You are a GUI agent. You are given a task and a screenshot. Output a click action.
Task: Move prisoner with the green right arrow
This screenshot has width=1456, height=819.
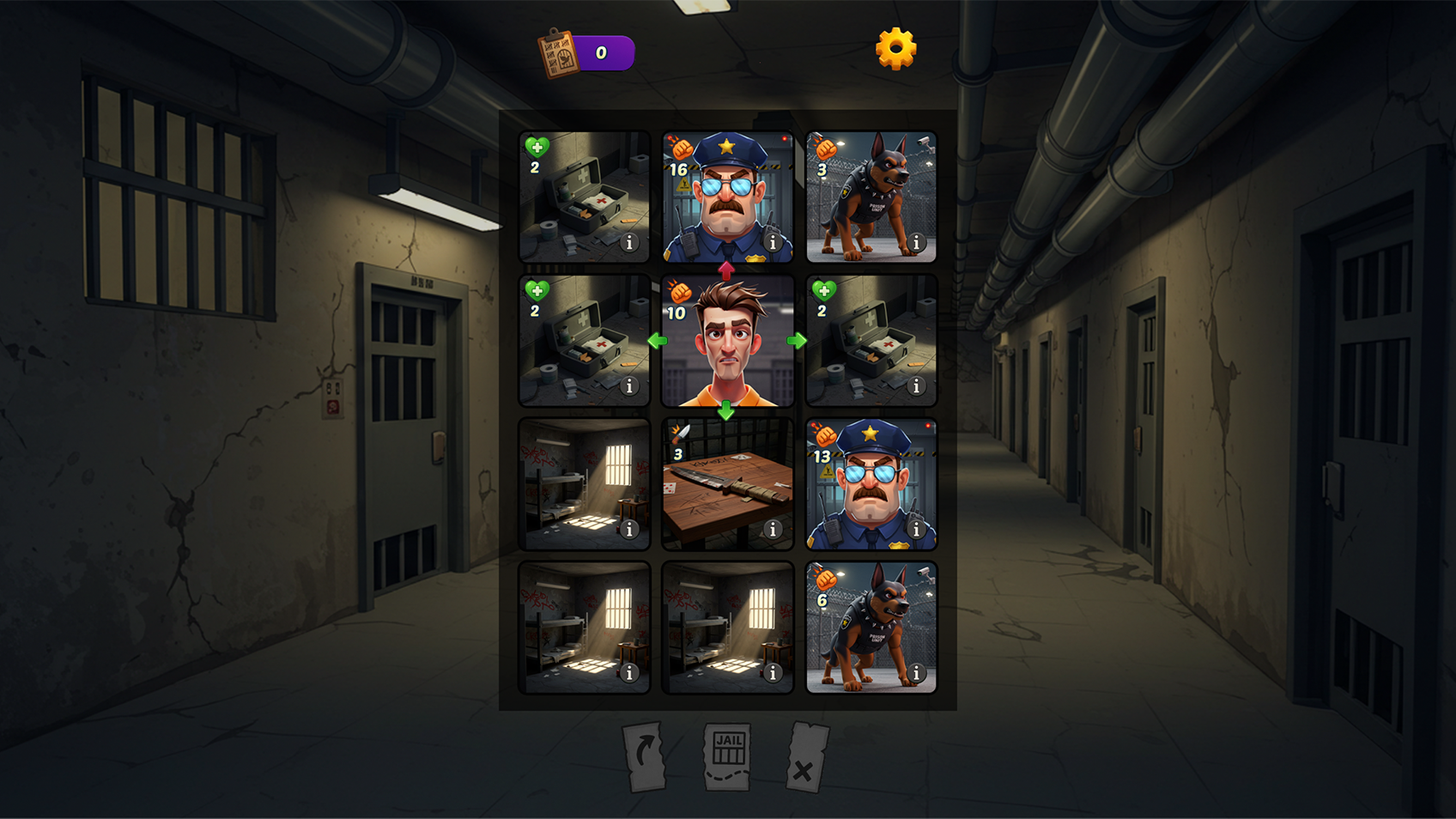797,341
